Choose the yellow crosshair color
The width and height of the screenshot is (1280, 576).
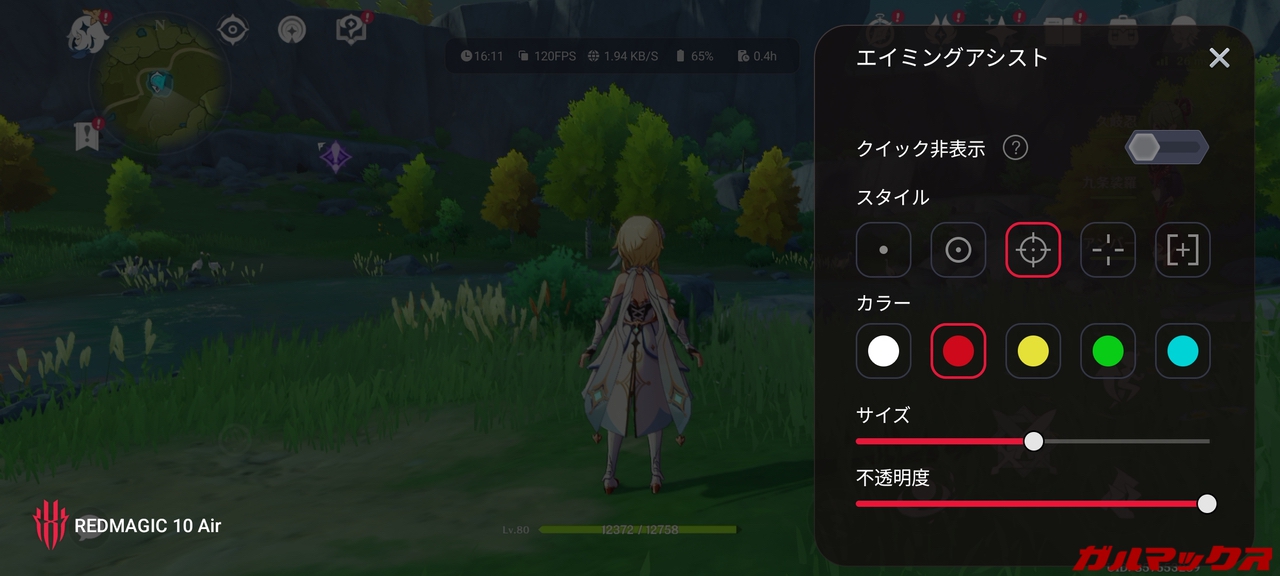[1033, 351]
